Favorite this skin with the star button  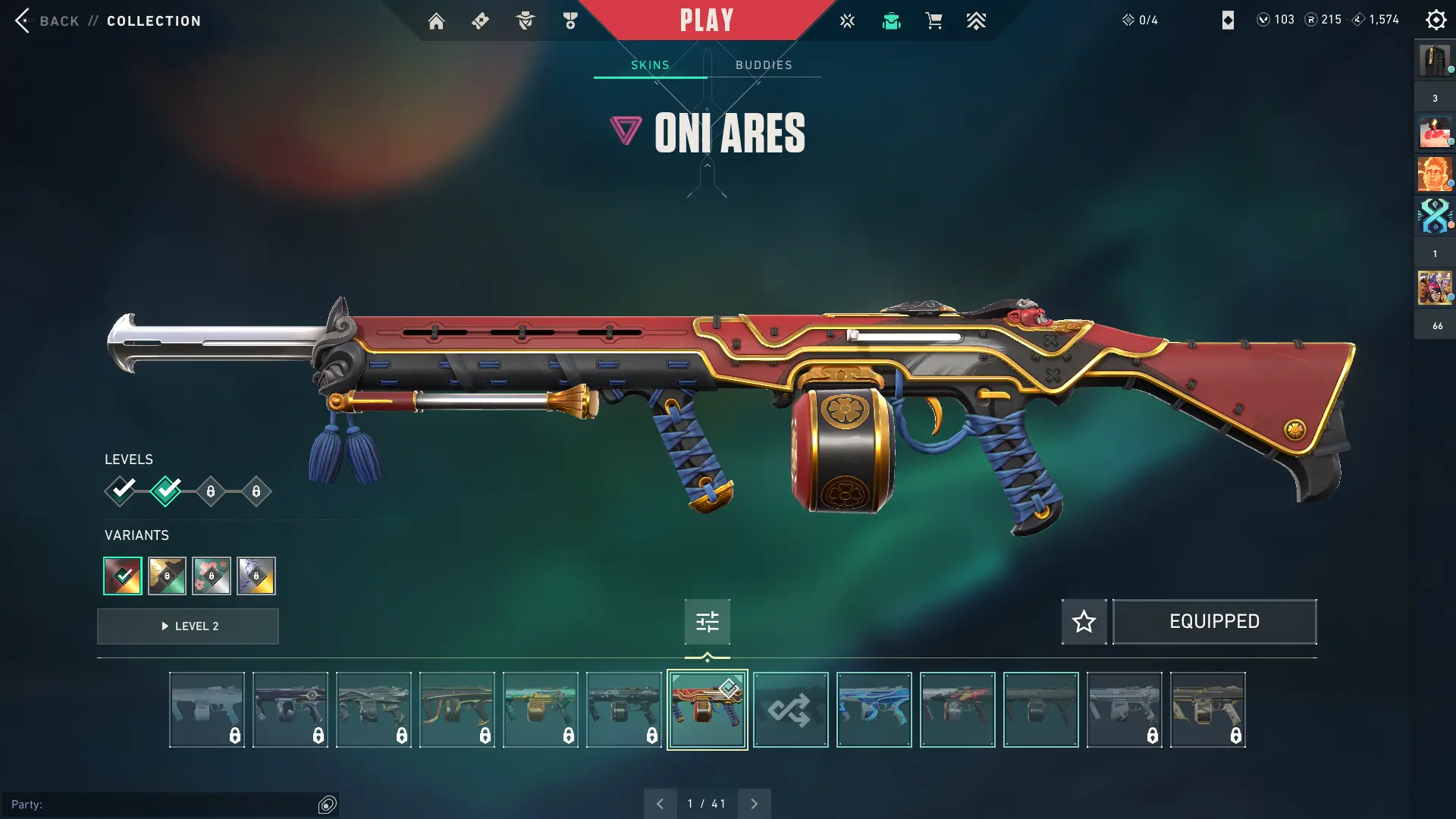click(1084, 622)
